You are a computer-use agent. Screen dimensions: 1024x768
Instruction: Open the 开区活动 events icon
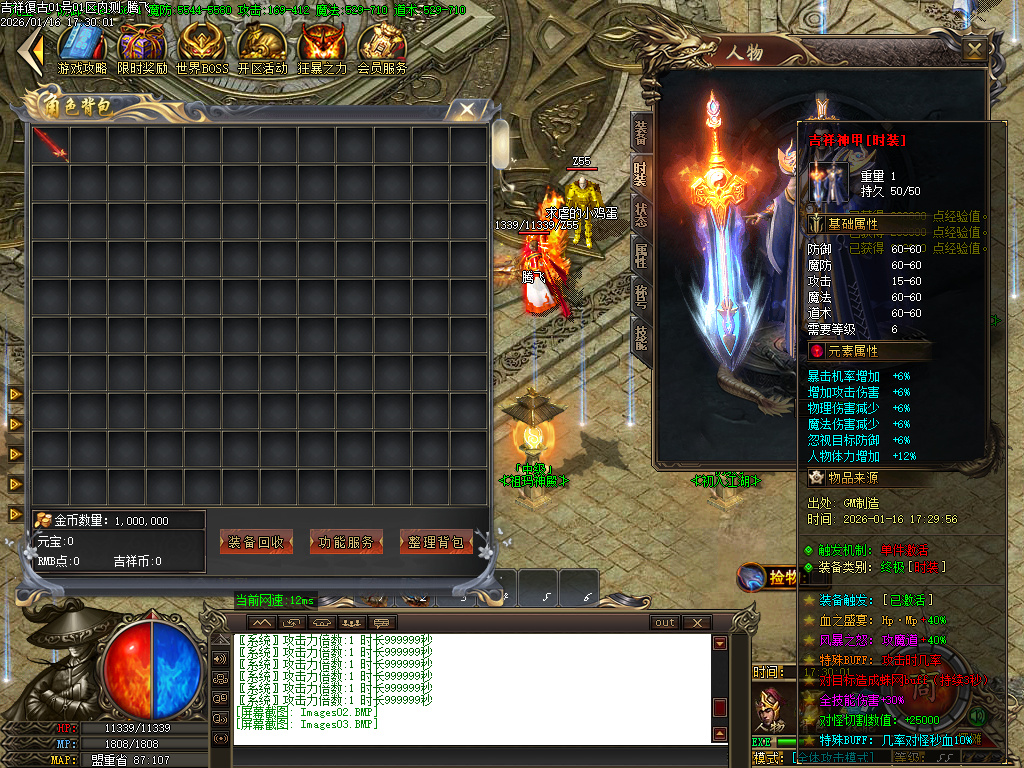pos(262,47)
